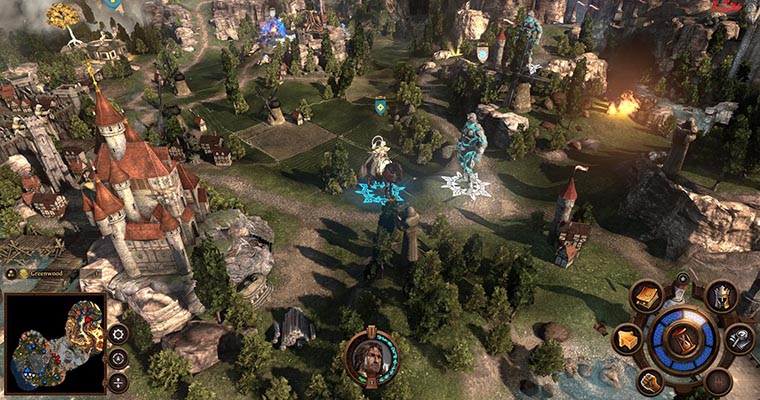Open the minimap gear settings button
This screenshot has width=760, height=400.
[x=118, y=334]
